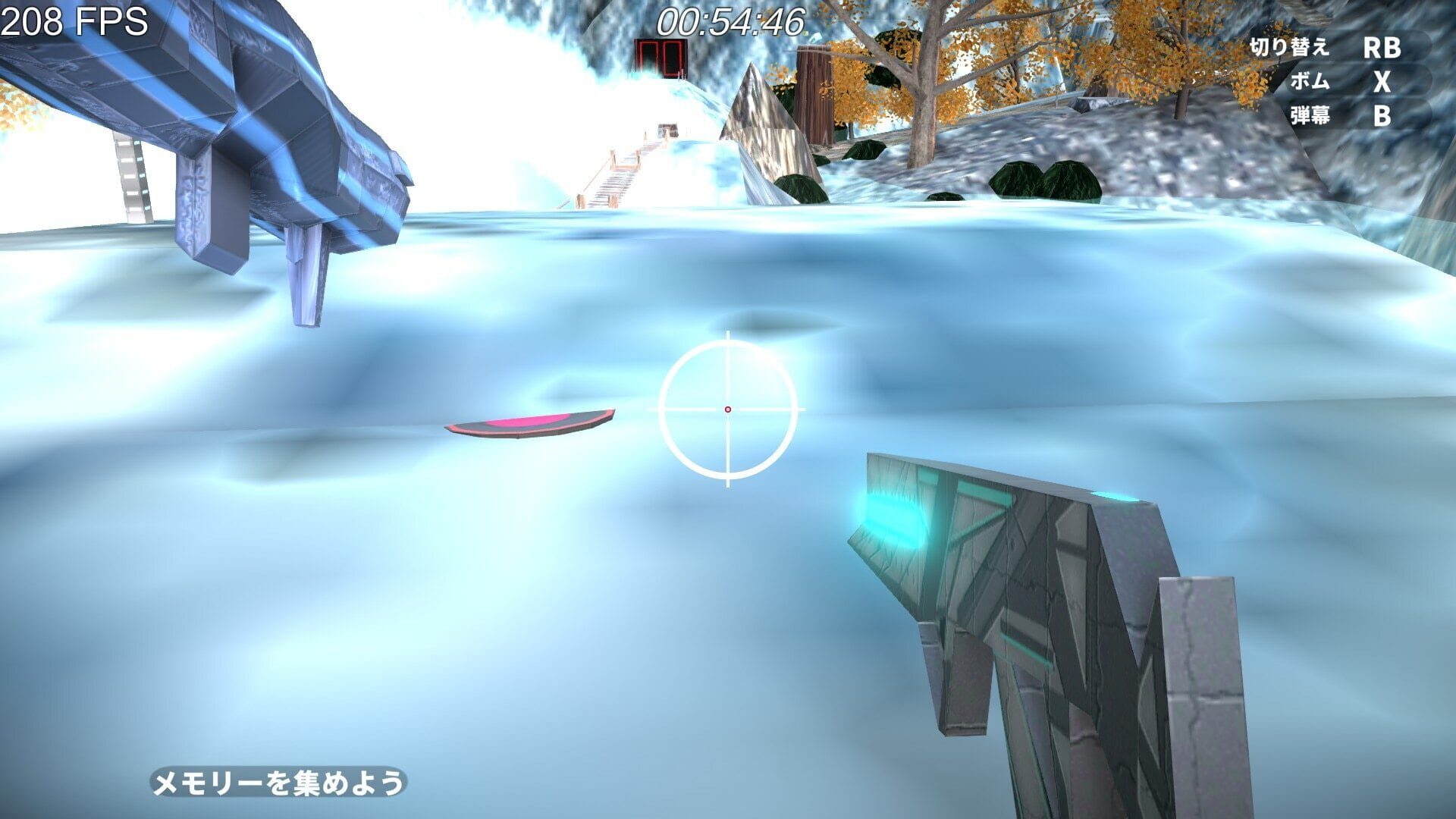Toggle the crosshair red center dot
This screenshot has height=819, width=1456.
728,408
